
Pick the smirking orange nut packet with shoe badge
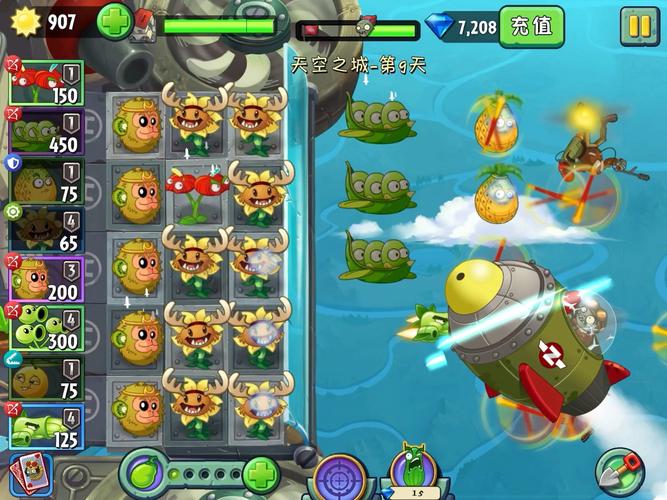pos(46,376)
